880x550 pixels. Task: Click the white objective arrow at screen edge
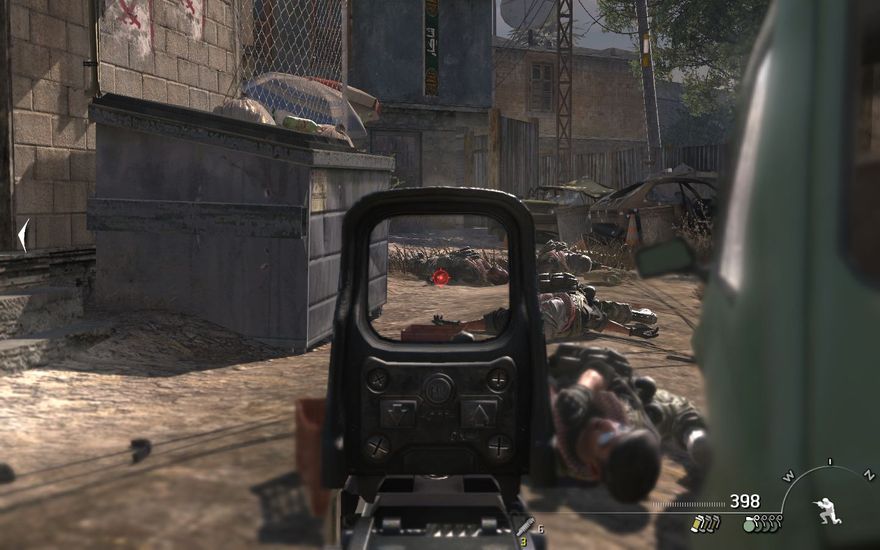[x=22, y=235]
